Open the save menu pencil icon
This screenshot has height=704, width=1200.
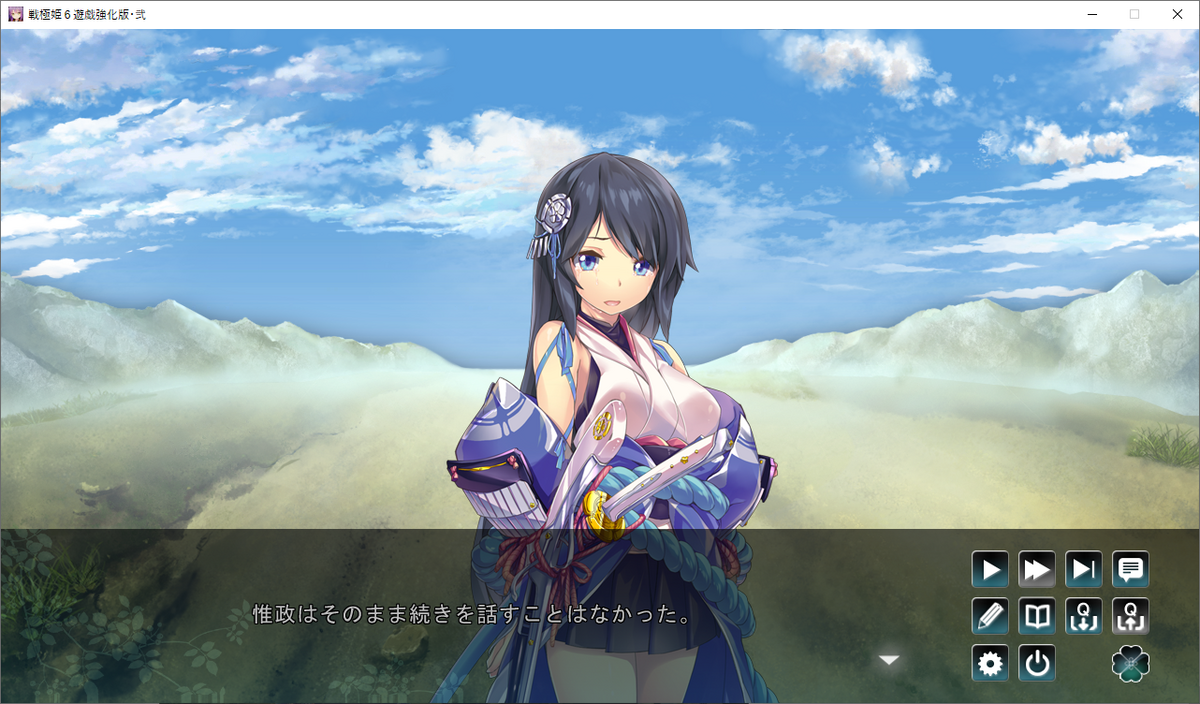point(990,616)
